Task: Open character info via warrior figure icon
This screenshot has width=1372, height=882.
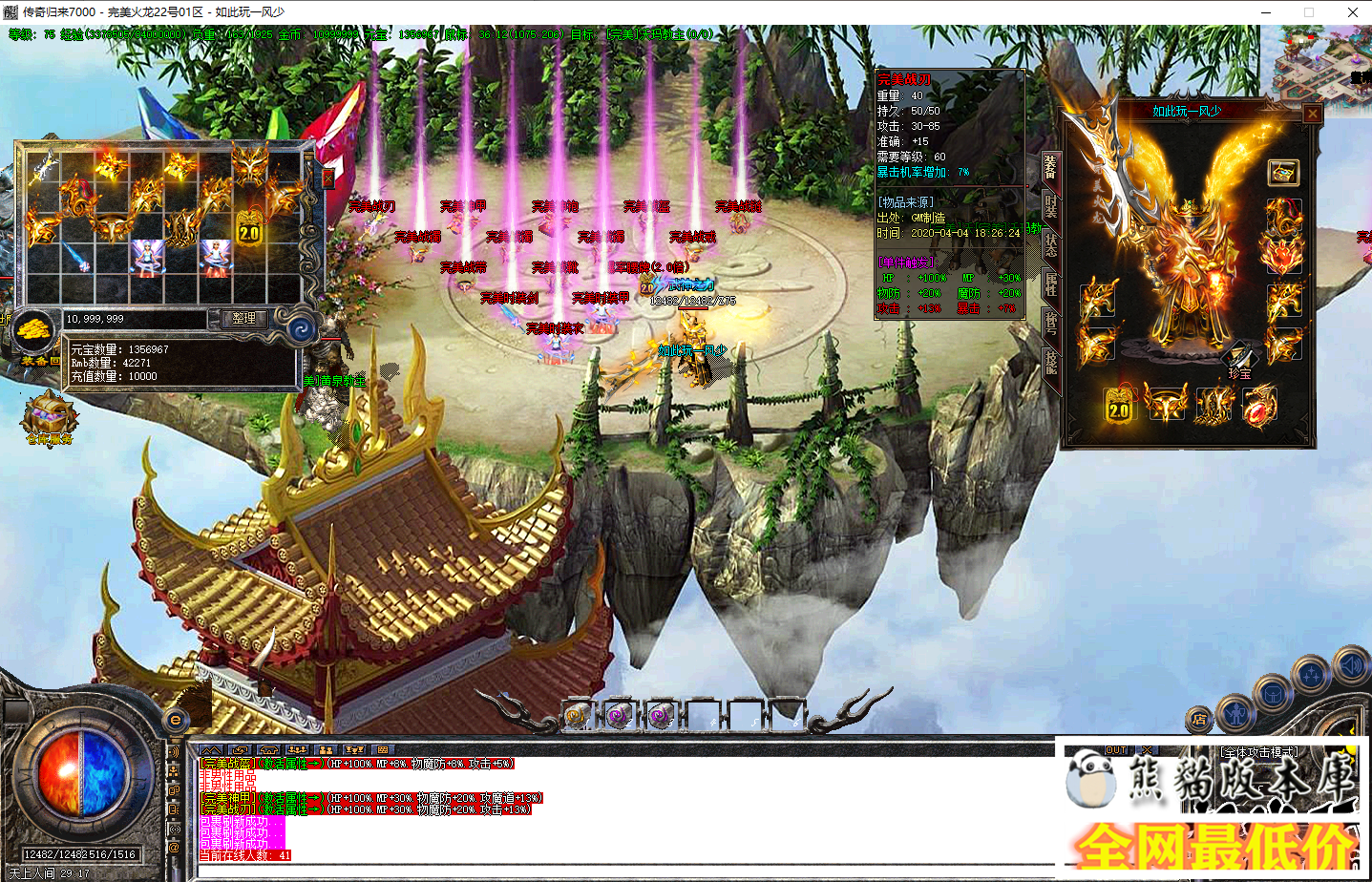Action: coord(1237,715)
